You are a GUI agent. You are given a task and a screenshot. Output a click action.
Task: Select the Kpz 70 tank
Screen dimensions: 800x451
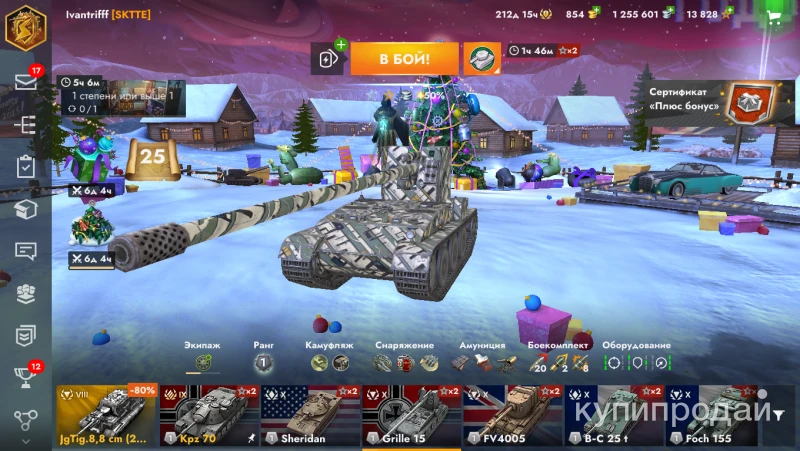coord(208,415)
